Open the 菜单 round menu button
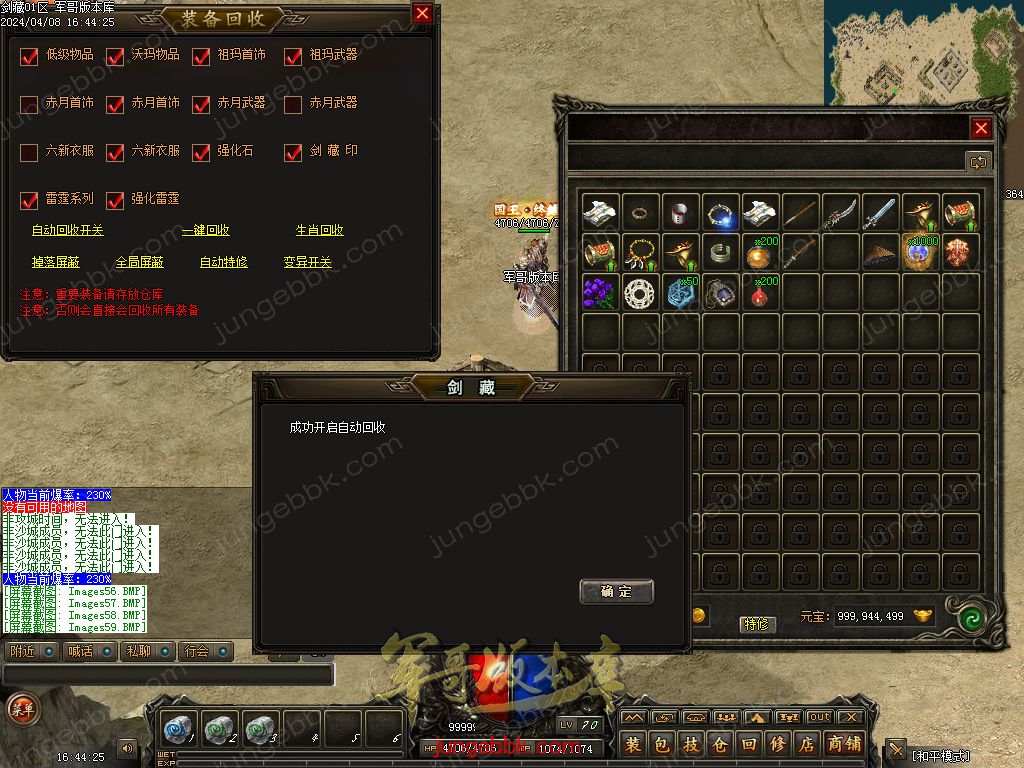This screenshot has width=1024, height=768. 20,708
